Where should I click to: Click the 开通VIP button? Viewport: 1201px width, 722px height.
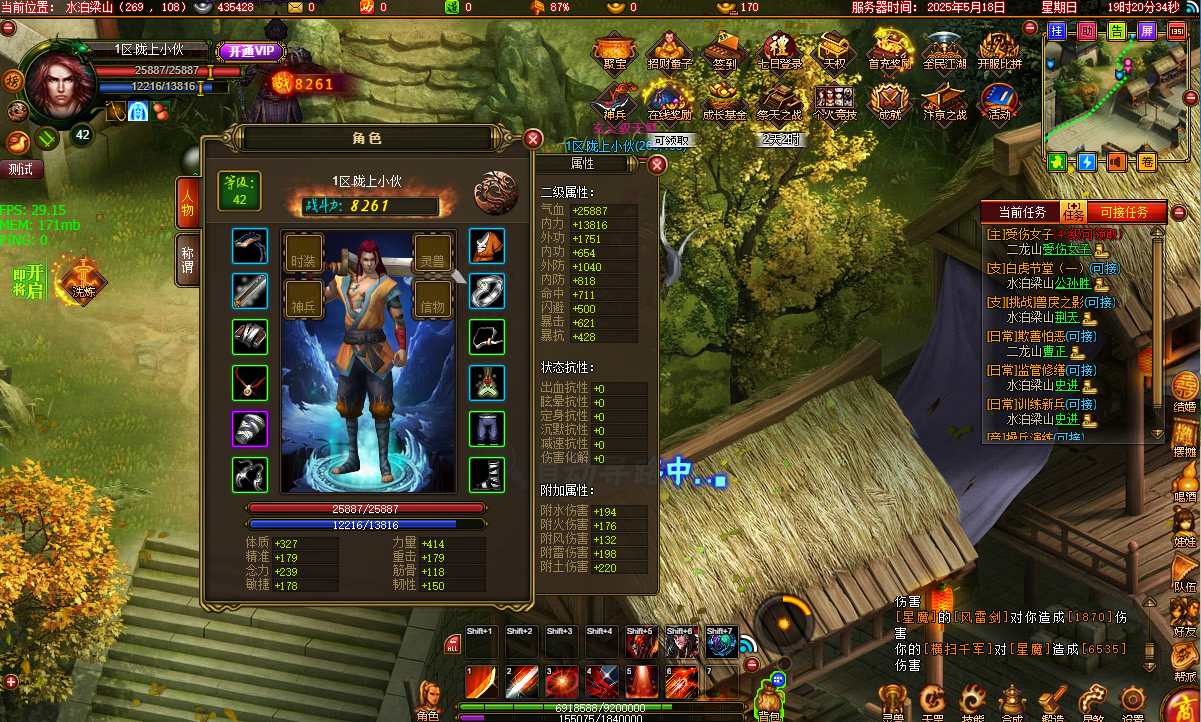click(250, 51)
